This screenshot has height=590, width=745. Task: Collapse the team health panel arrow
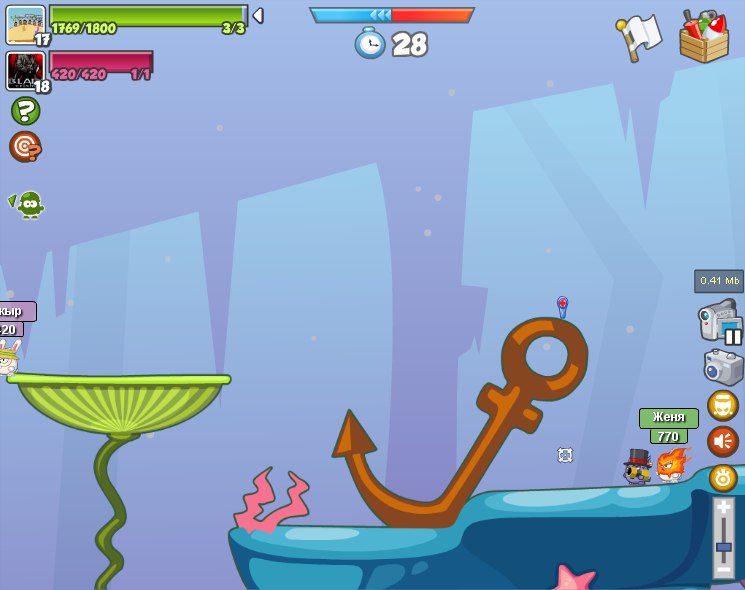tap(258, 15)
